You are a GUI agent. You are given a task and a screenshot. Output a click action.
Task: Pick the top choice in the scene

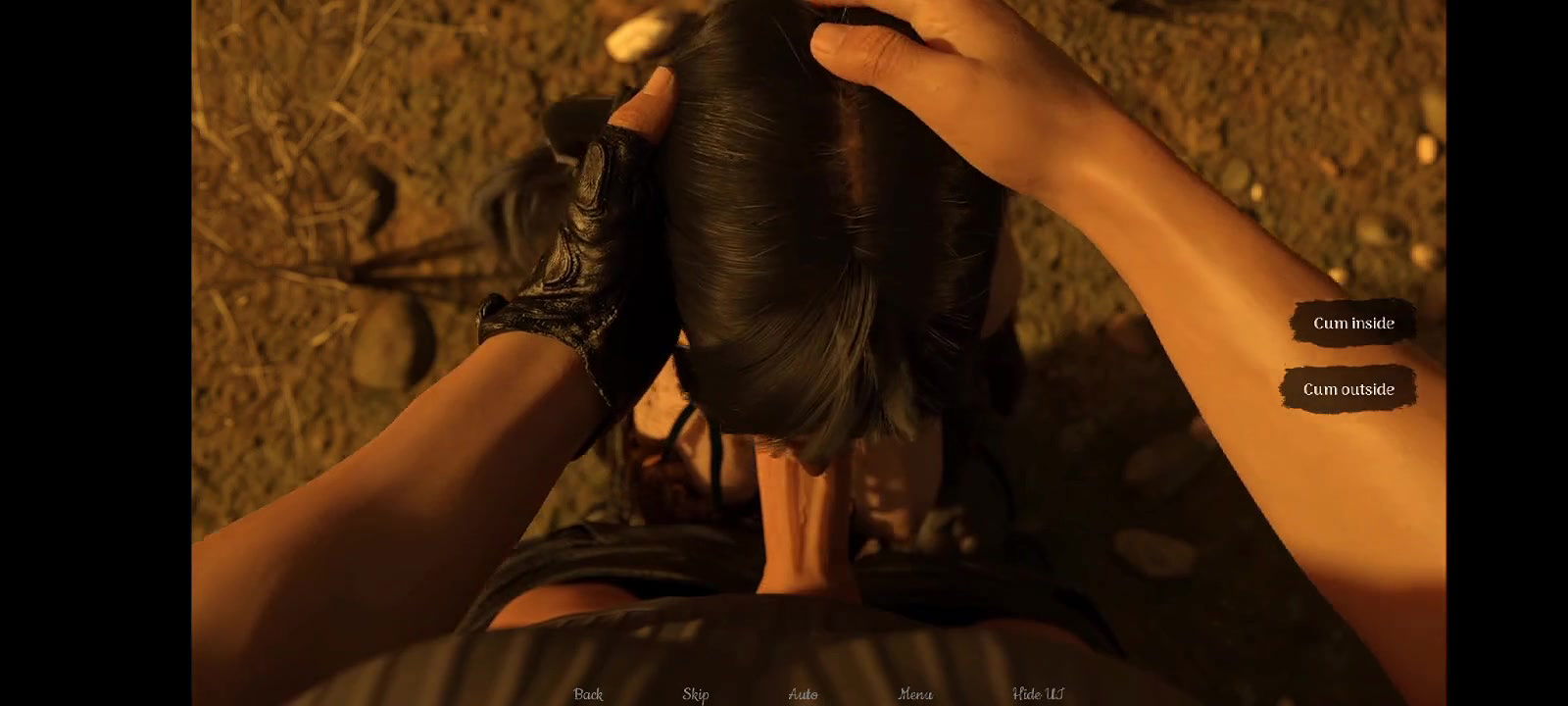[1355, 322]
